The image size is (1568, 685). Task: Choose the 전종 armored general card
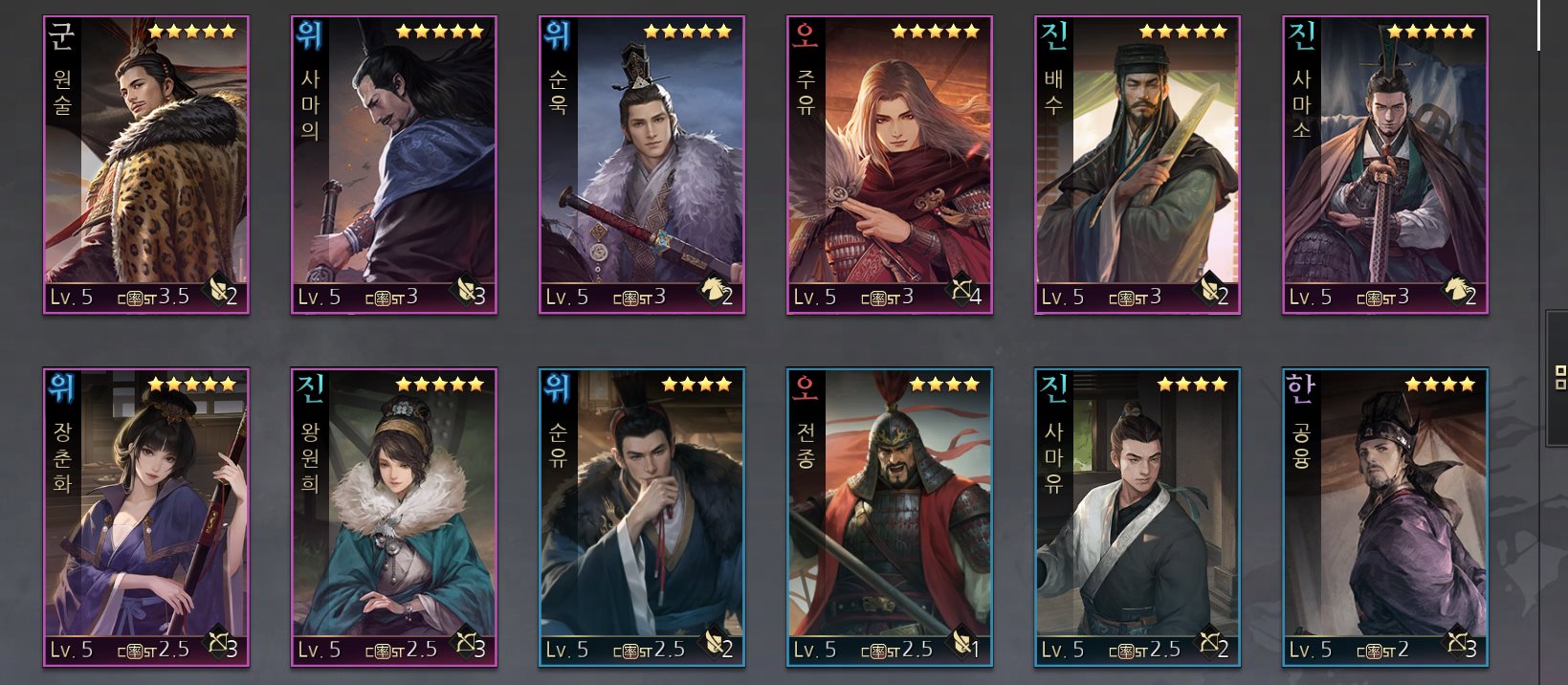[x=889, y=517]
